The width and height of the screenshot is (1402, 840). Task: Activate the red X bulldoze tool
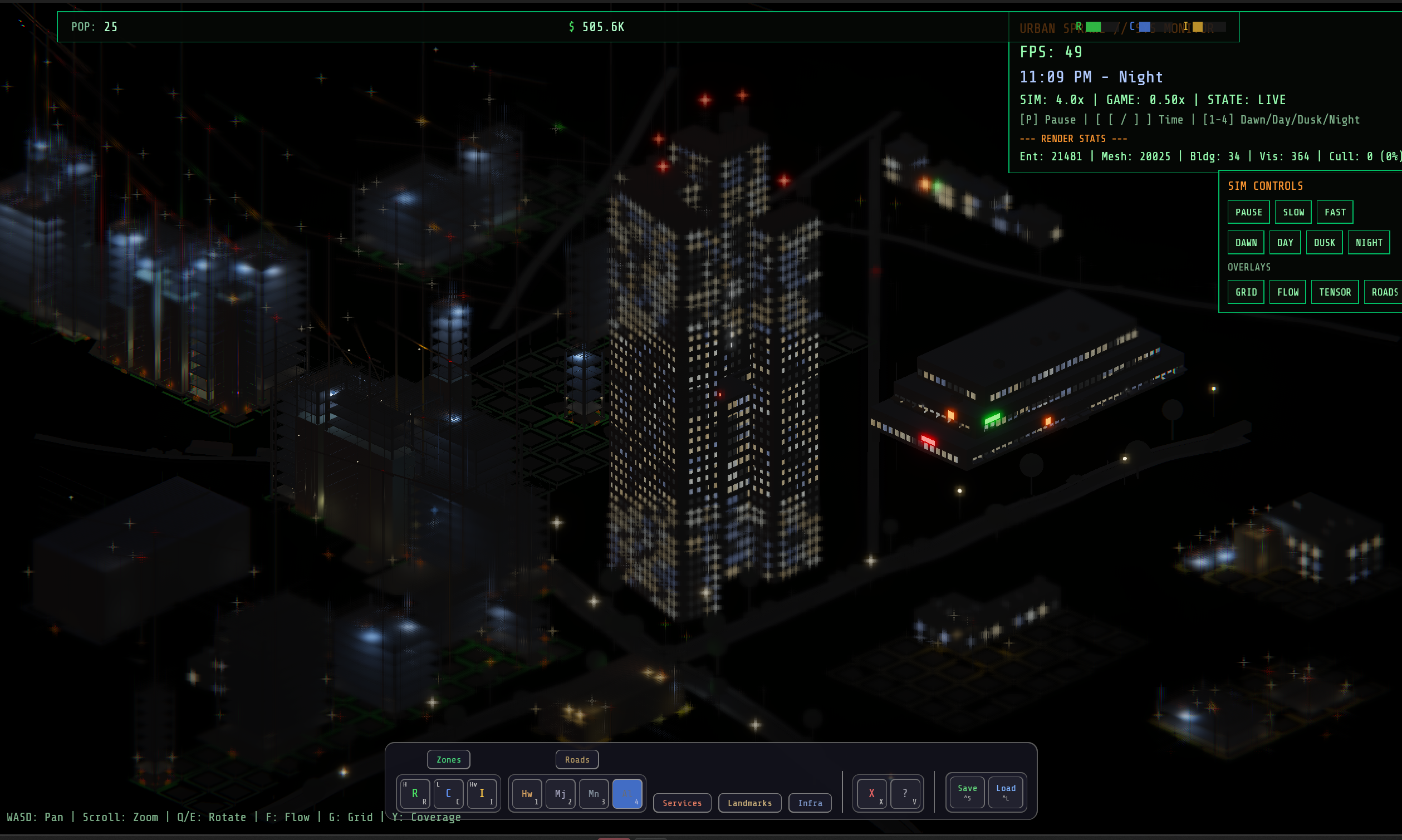click(x=871, y=794)
